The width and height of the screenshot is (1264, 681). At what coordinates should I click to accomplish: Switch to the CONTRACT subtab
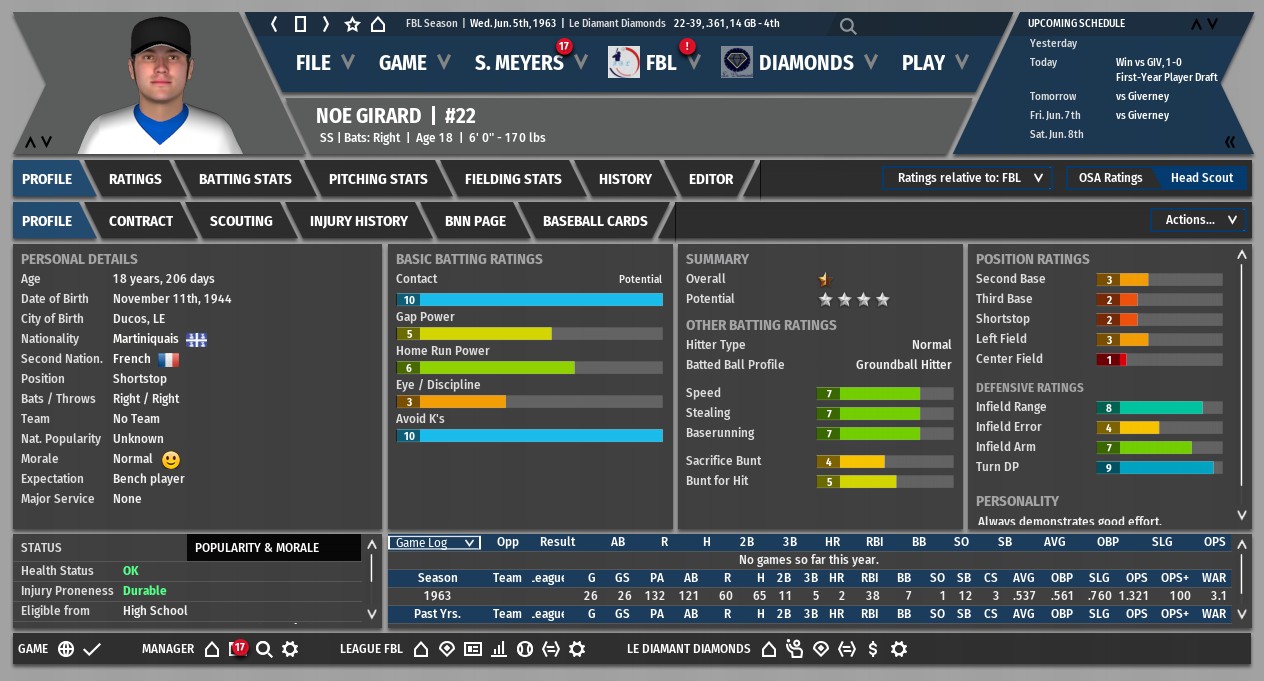[141, 221]
